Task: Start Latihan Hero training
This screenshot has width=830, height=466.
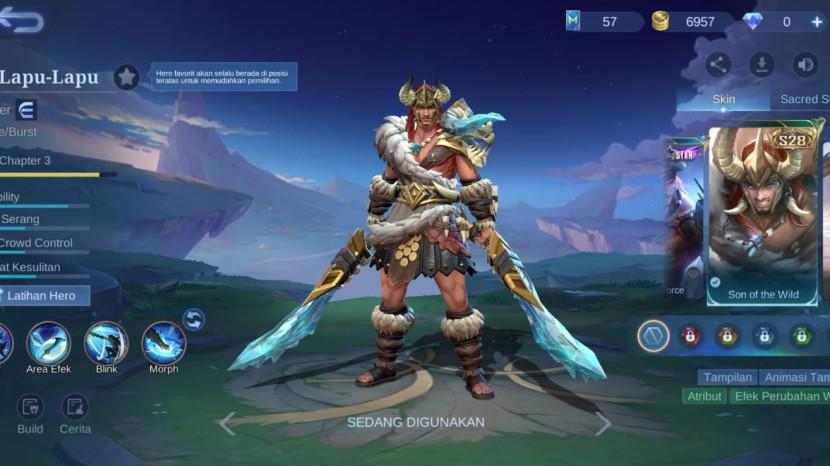Action: [x=45, y=295]
